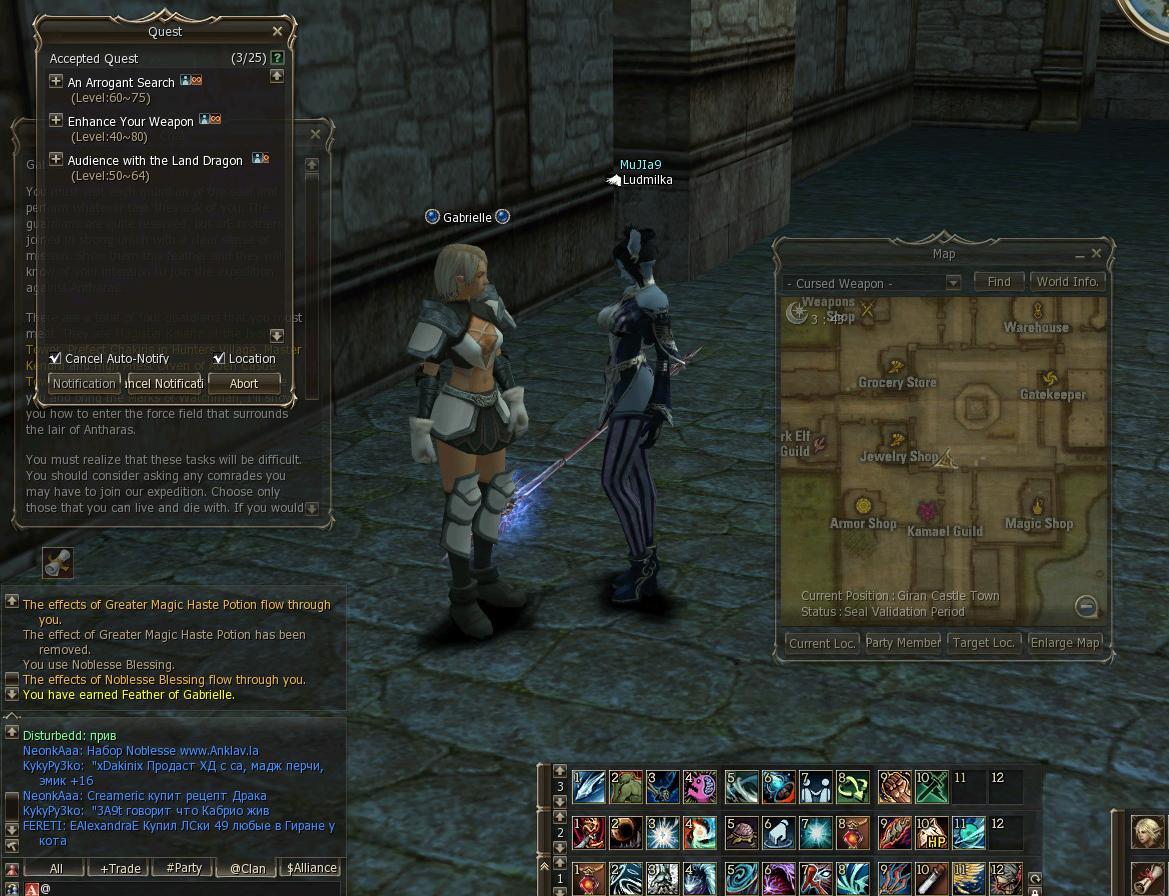Click the map Find button

(998, 282)
